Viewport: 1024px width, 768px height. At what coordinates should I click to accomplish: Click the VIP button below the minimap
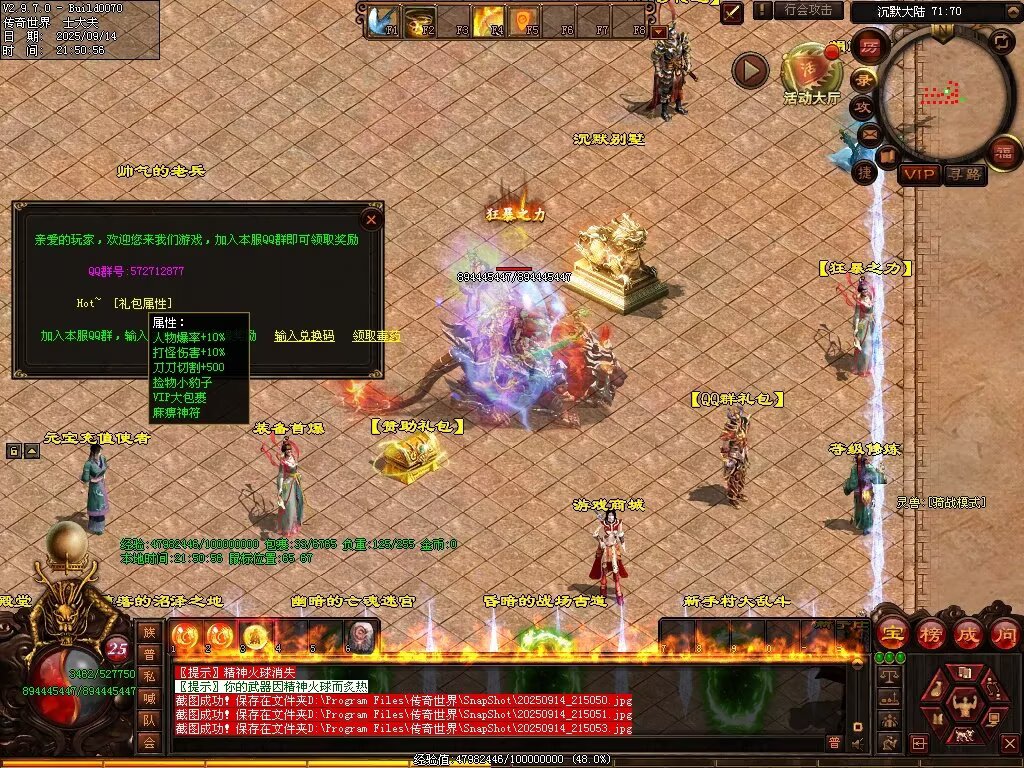(x=919, y=174)
